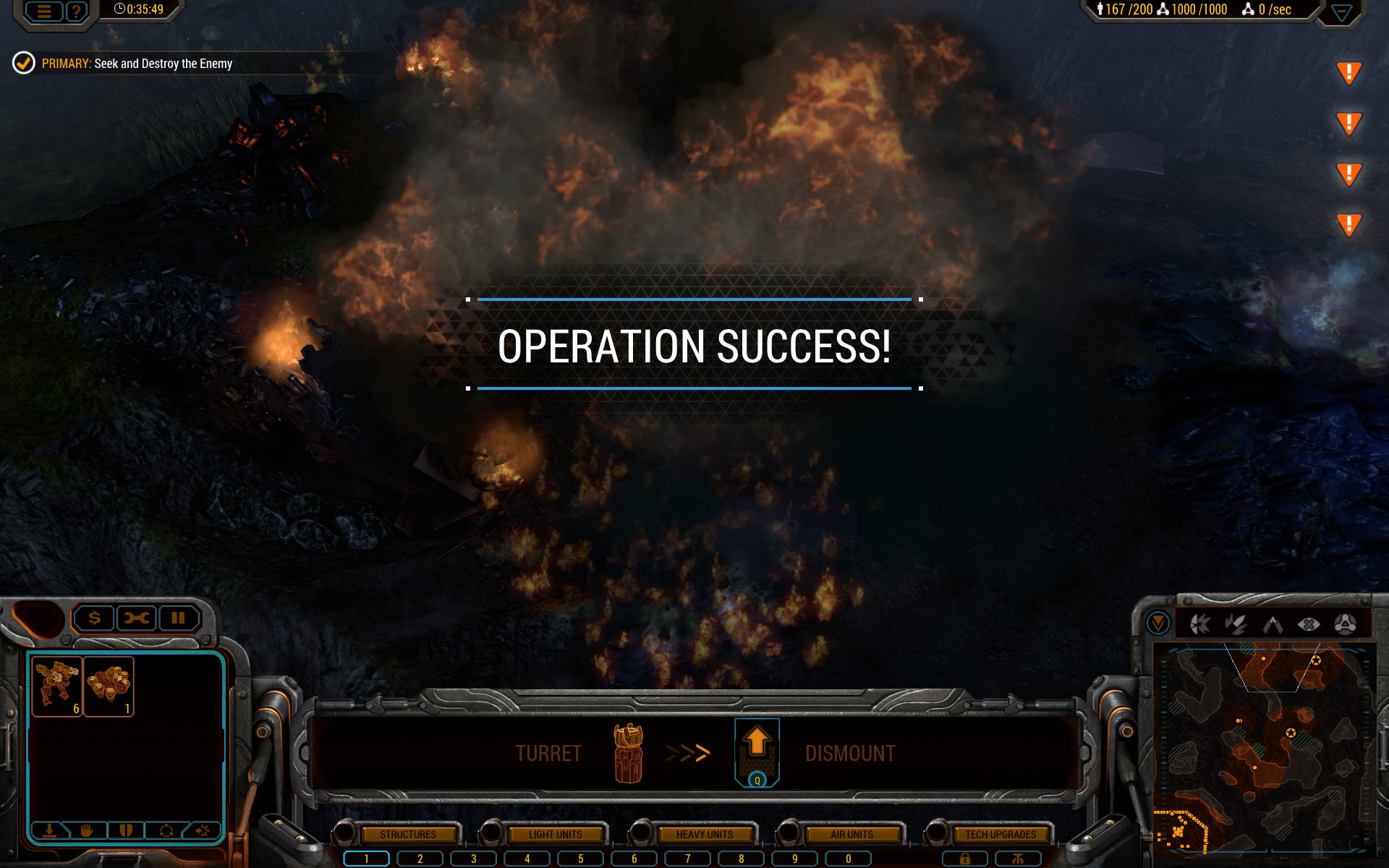Activate the sell dollar-sign button

[94, 618]
